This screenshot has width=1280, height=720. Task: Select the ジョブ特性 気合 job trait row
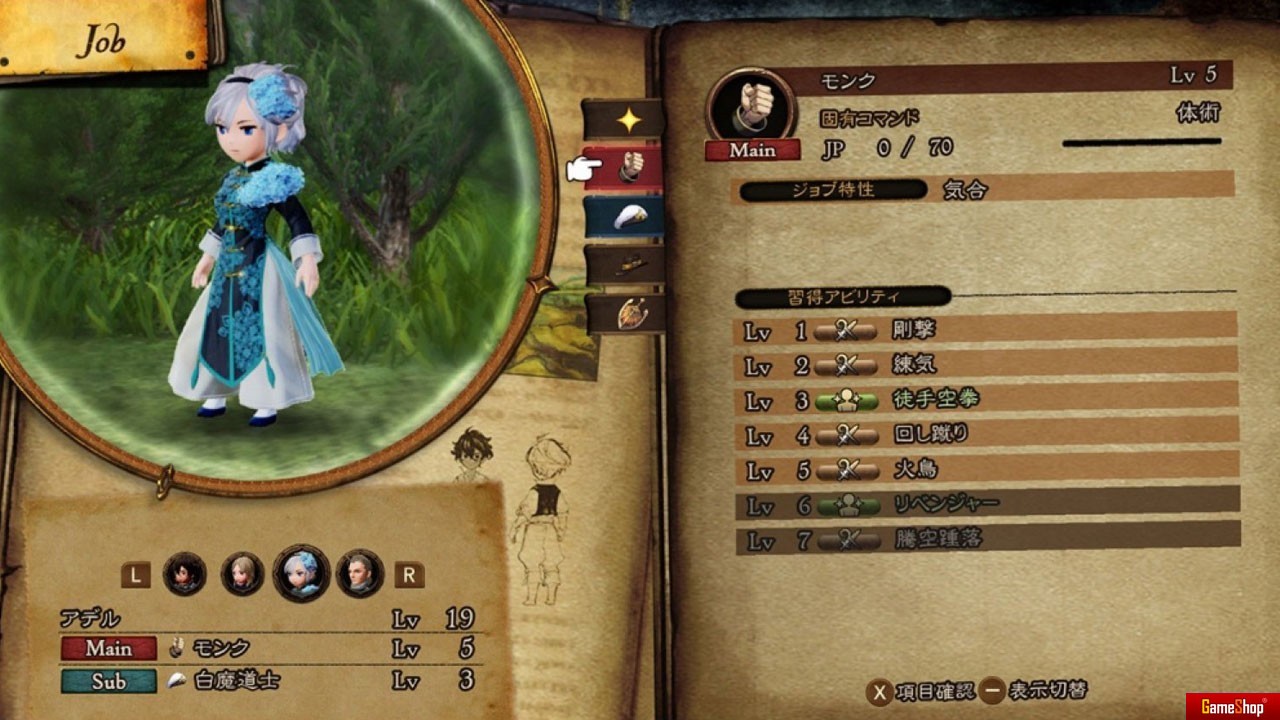click(984, 188)
